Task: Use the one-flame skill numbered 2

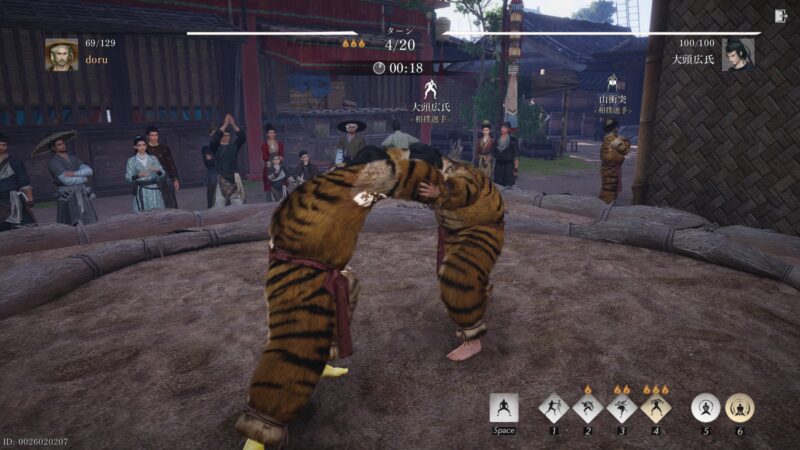Action: pyautogui.click(x=587, y=408)
